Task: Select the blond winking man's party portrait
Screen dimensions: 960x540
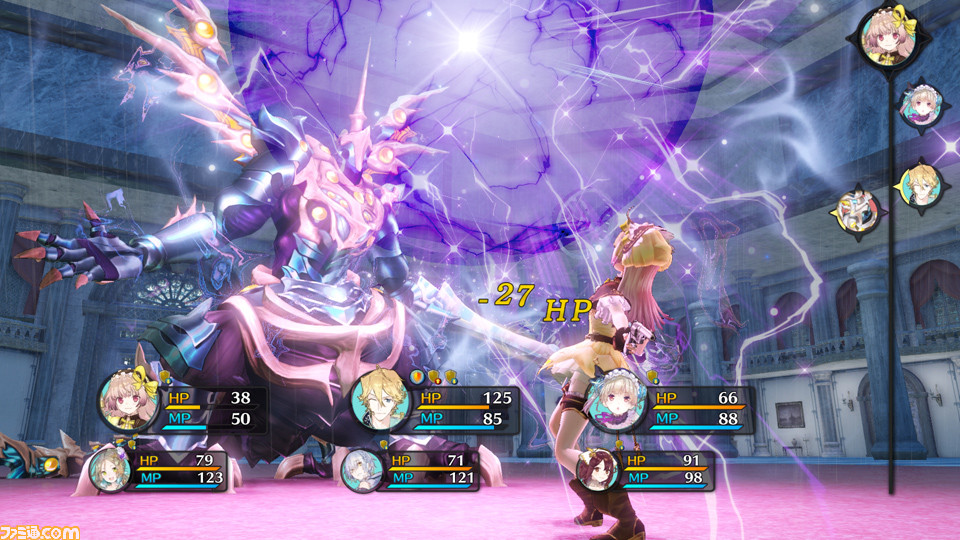Action: 381,402
